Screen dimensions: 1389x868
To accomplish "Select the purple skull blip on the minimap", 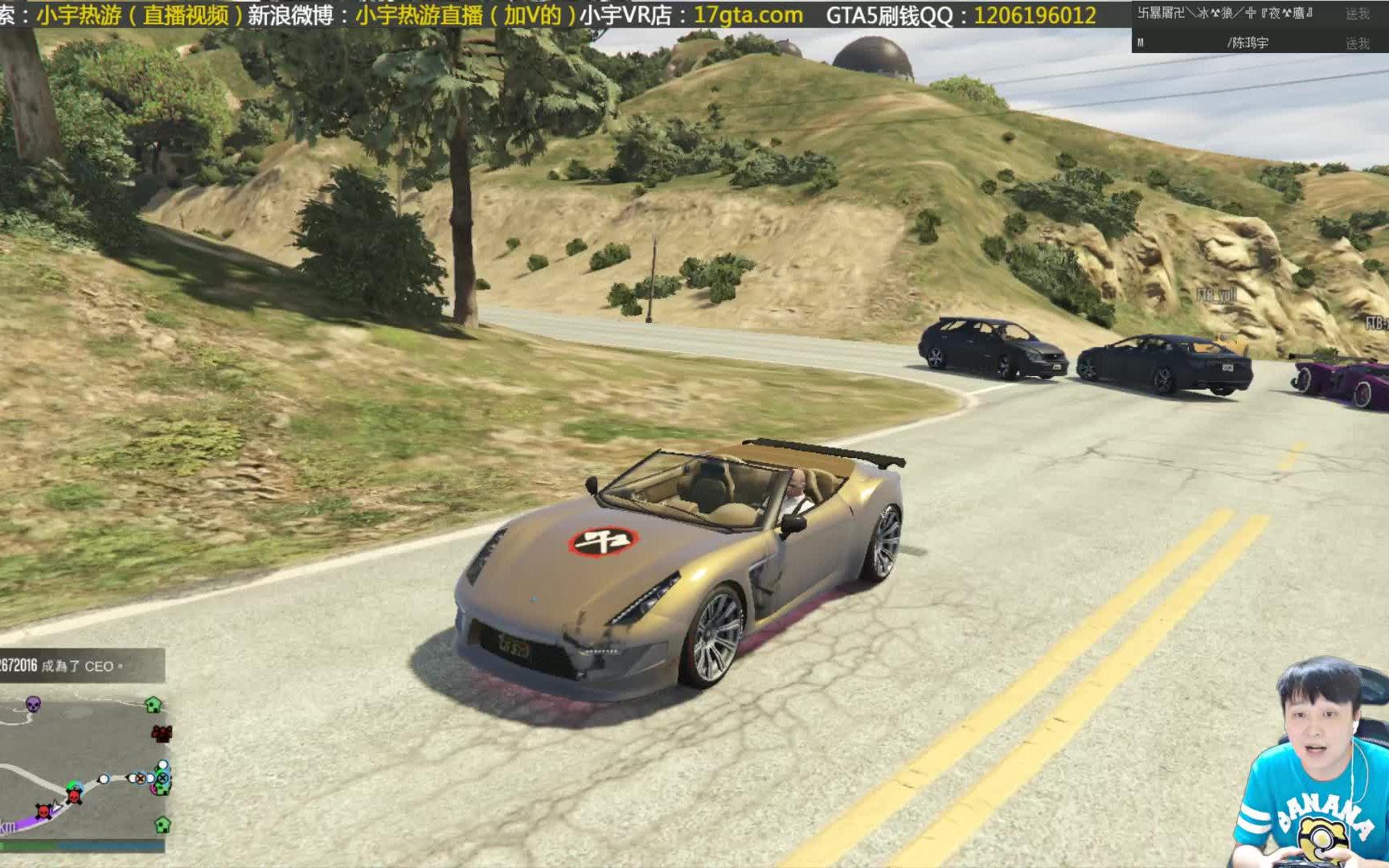I will (32, 705).
